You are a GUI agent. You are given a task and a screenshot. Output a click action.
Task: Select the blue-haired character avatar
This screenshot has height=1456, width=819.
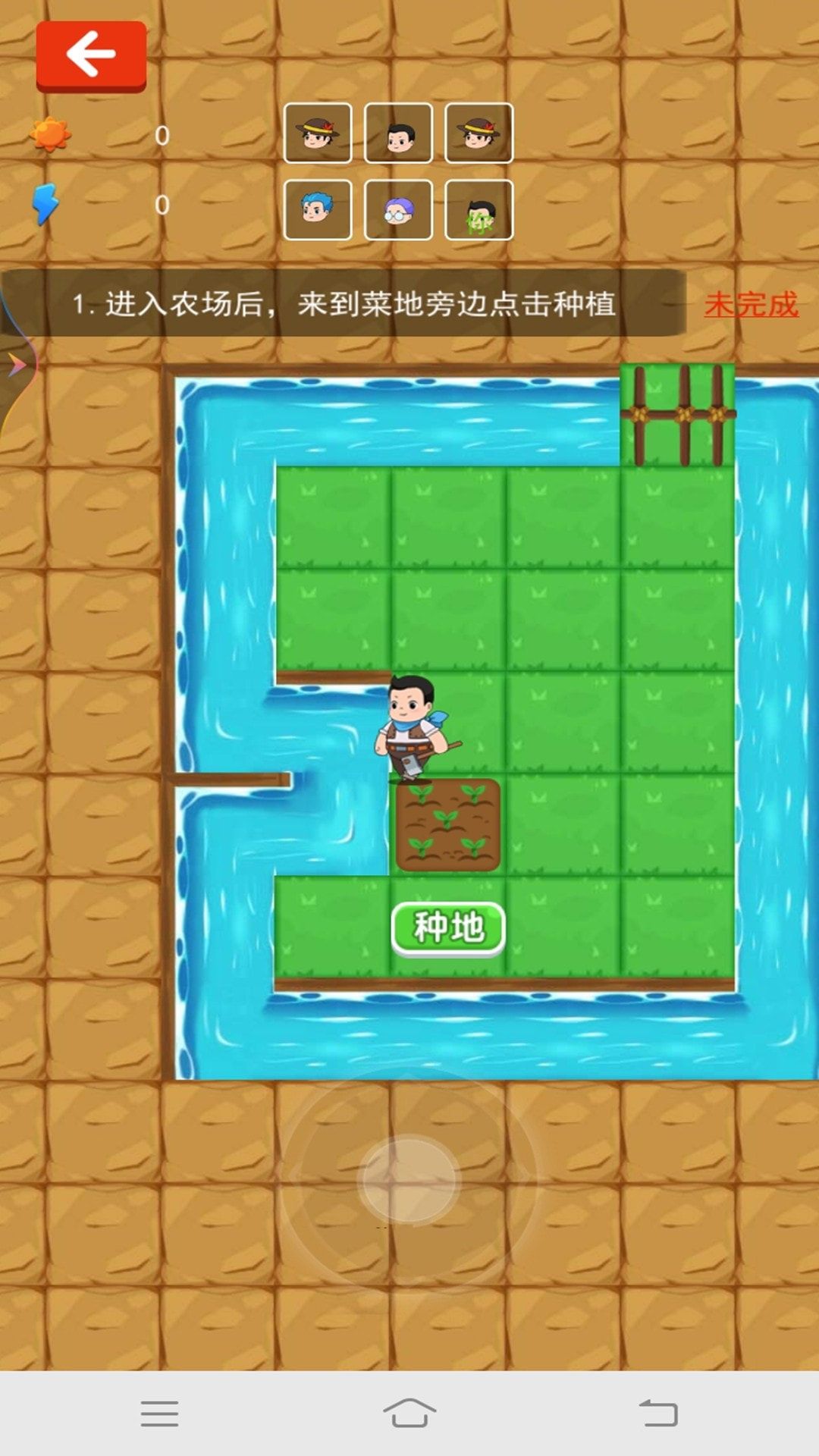(x=317, y=209)
